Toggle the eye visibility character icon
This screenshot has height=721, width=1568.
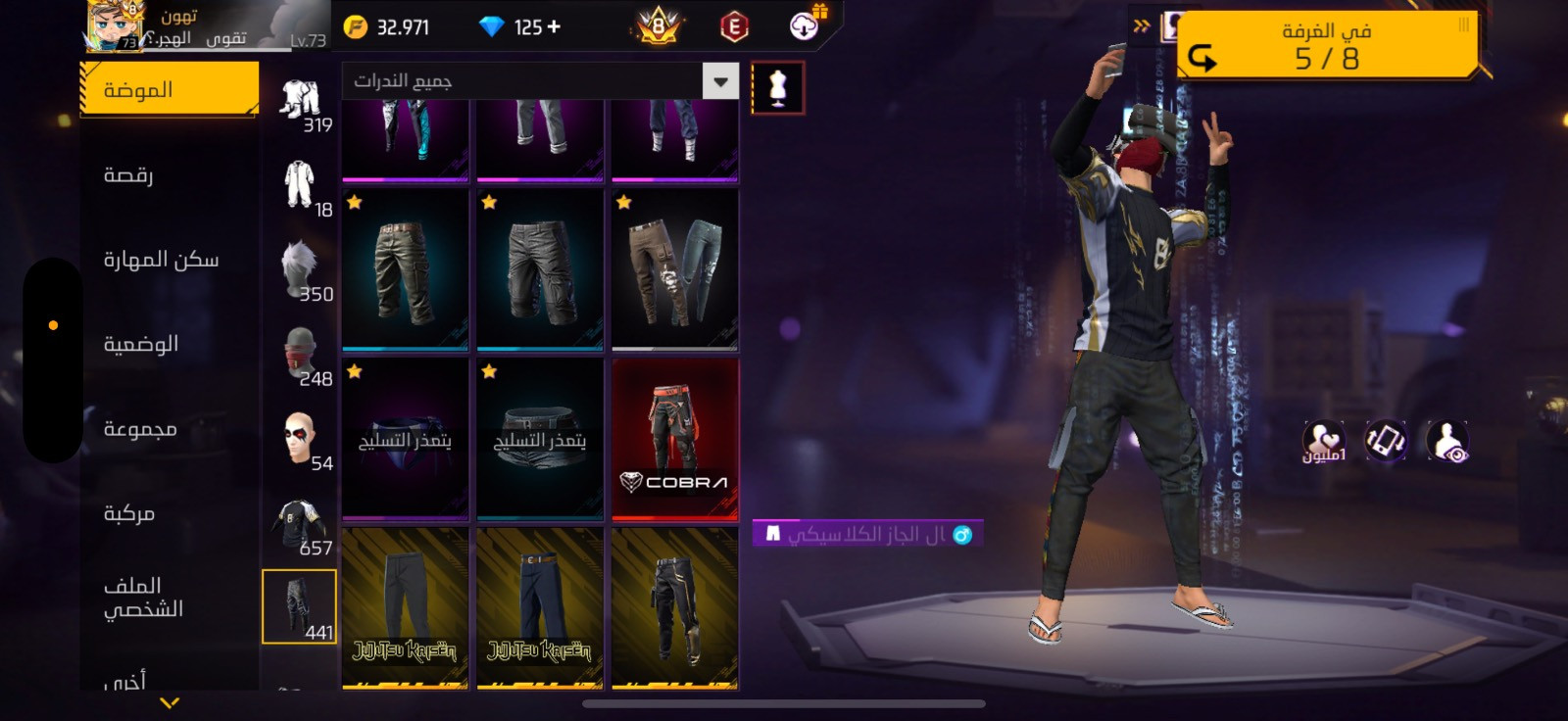pos(1446,441)
